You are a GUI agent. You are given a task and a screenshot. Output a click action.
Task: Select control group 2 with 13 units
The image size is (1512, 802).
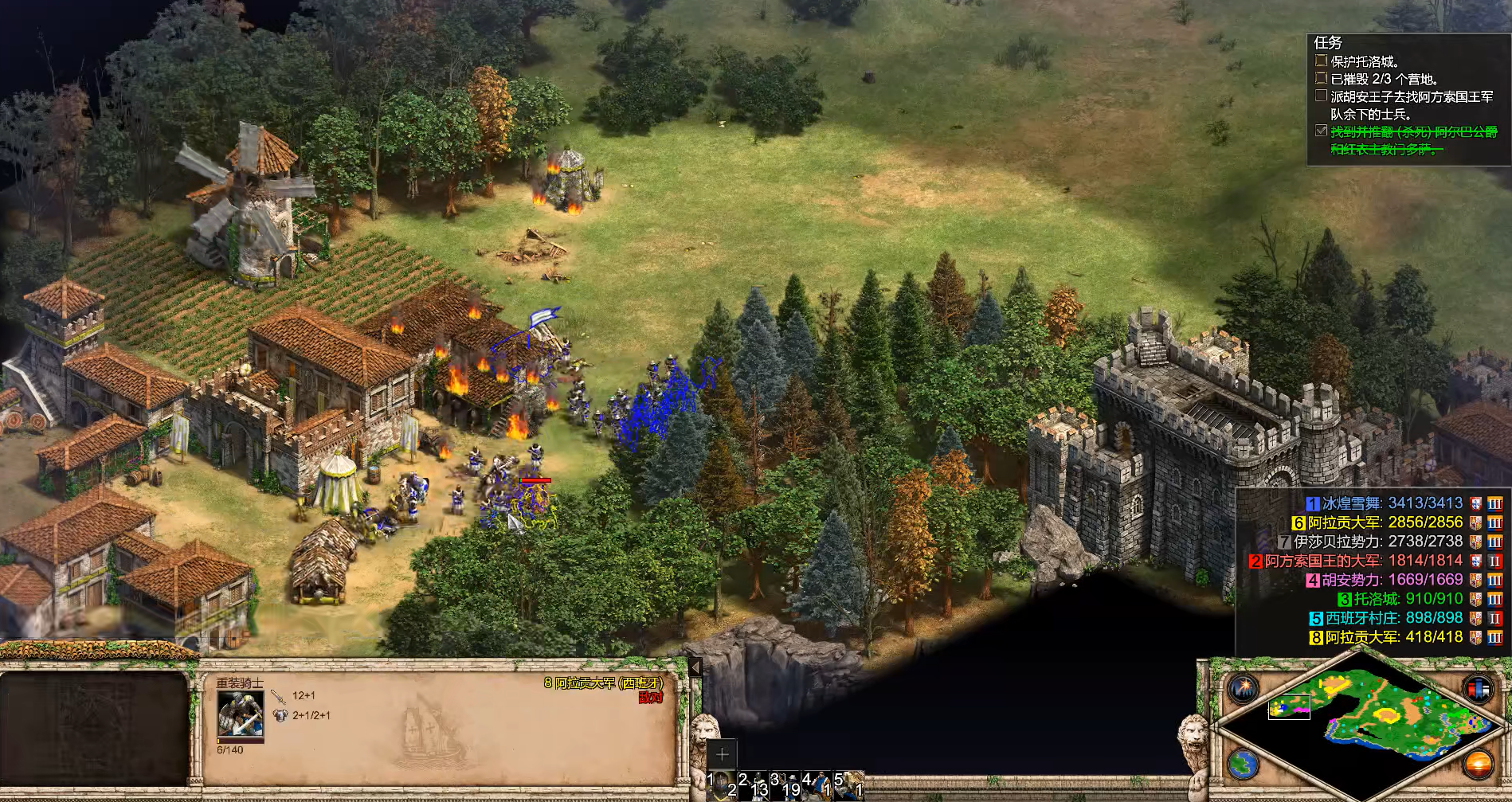click(x=753, y=784)
